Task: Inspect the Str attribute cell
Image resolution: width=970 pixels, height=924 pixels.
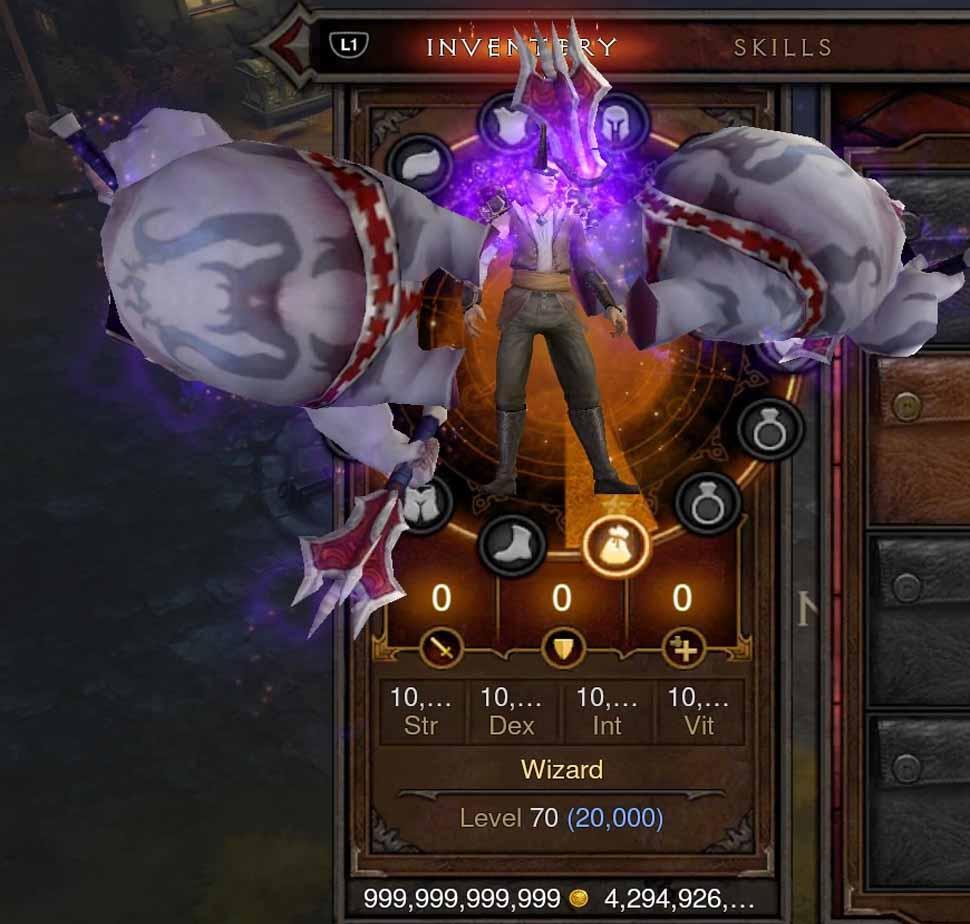Action: coord(421,712)
